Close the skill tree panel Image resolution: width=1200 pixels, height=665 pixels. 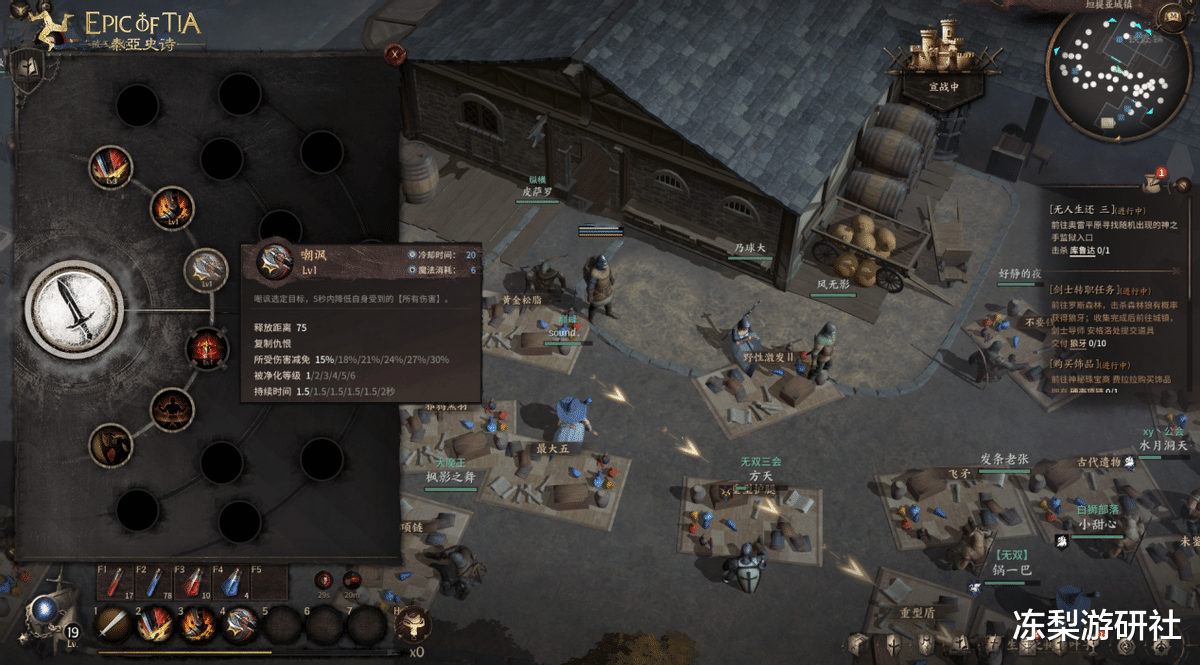tap(395, 54)
